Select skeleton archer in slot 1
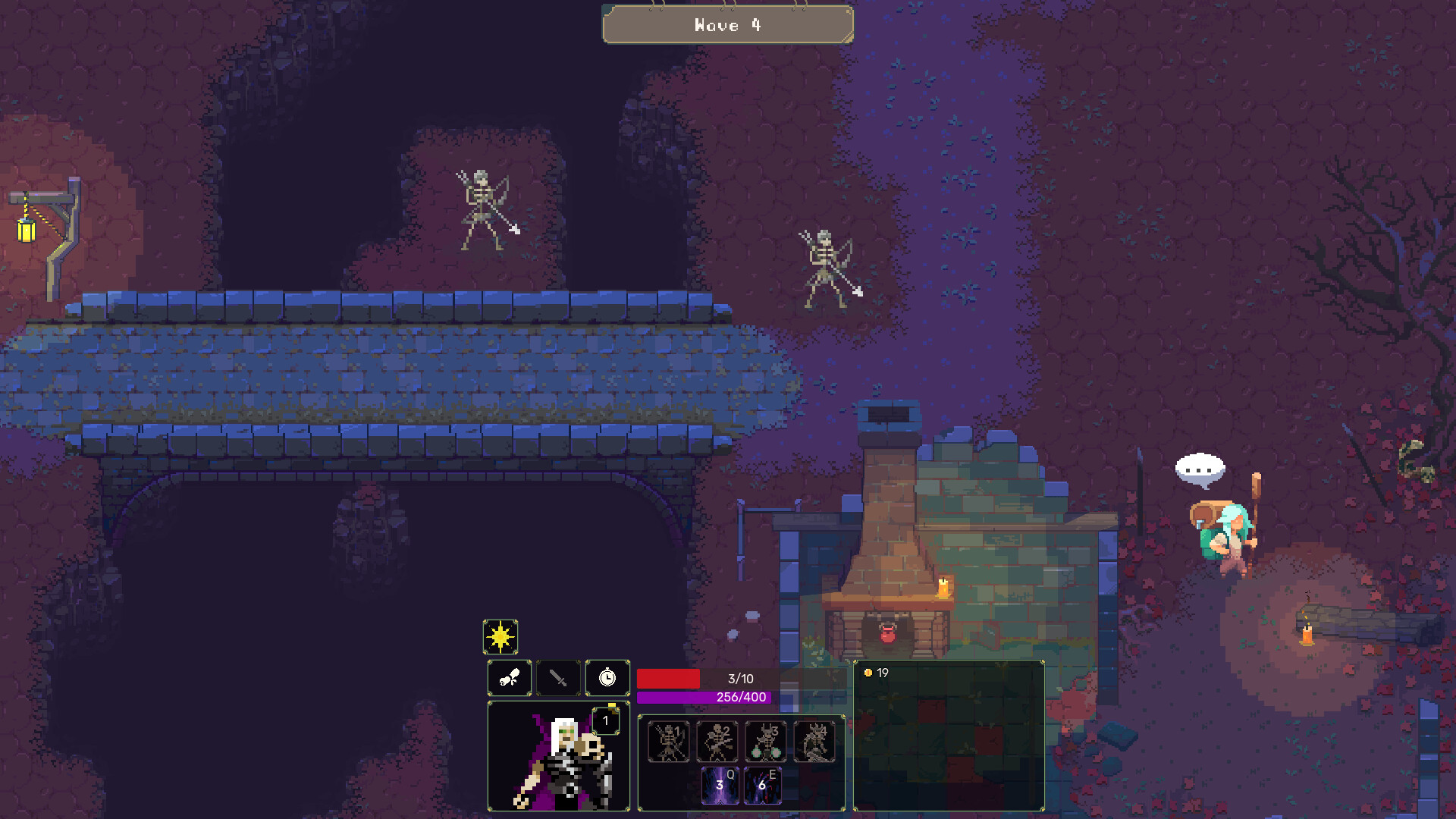The image size is (1456, 819). pyautogui.click(x=668, y=741)
